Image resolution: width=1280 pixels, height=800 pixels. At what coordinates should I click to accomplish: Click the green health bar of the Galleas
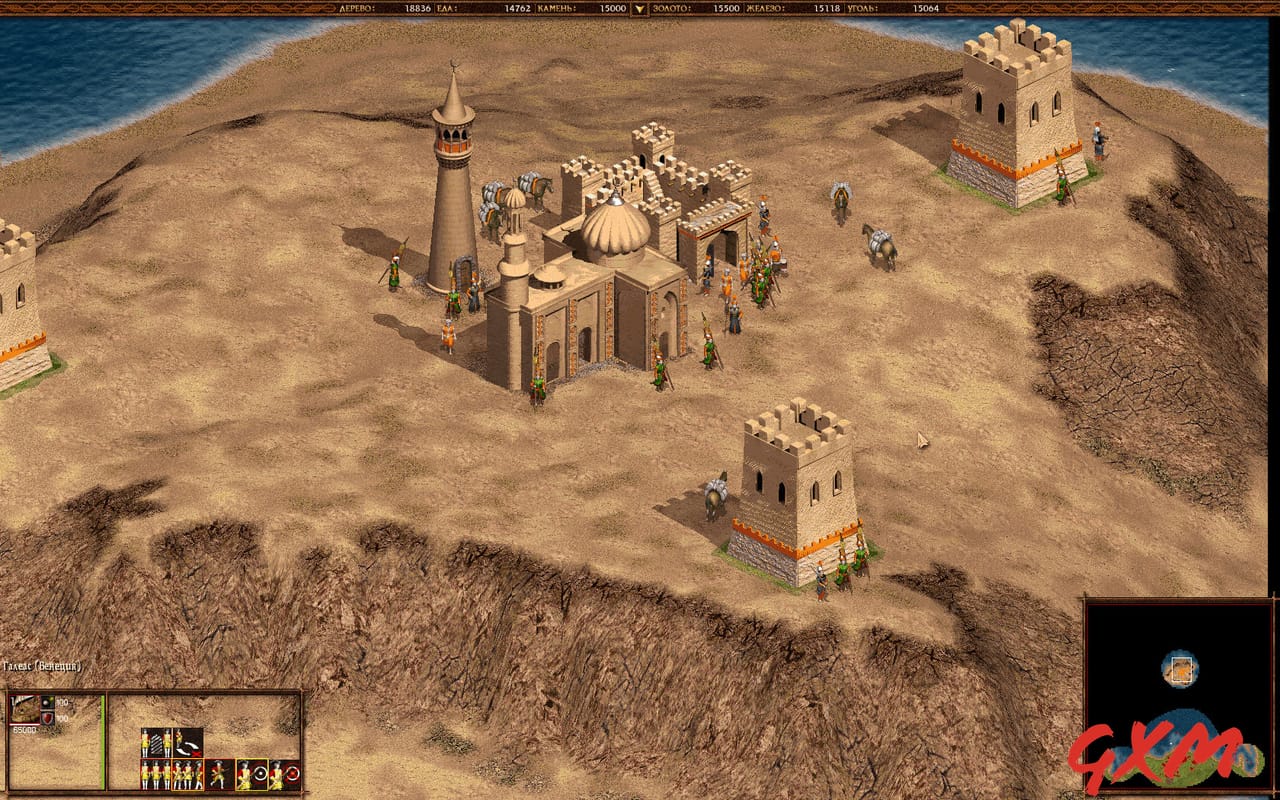tap(104, 742)
